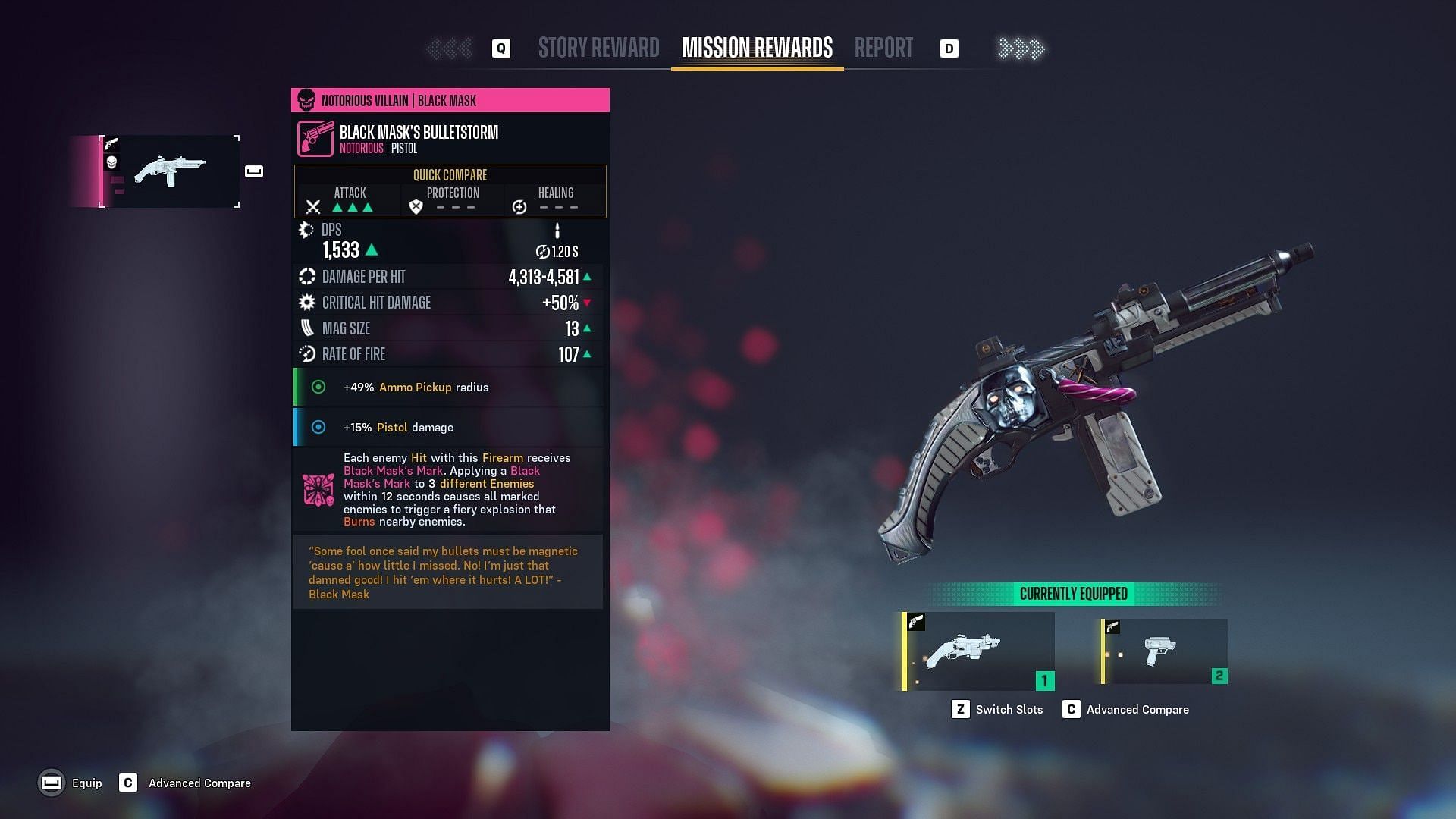Choose the currently equipped slot 2 pistol
Screen dimensions: 1456x819
pyautogui.click(x=1164, y=651)
